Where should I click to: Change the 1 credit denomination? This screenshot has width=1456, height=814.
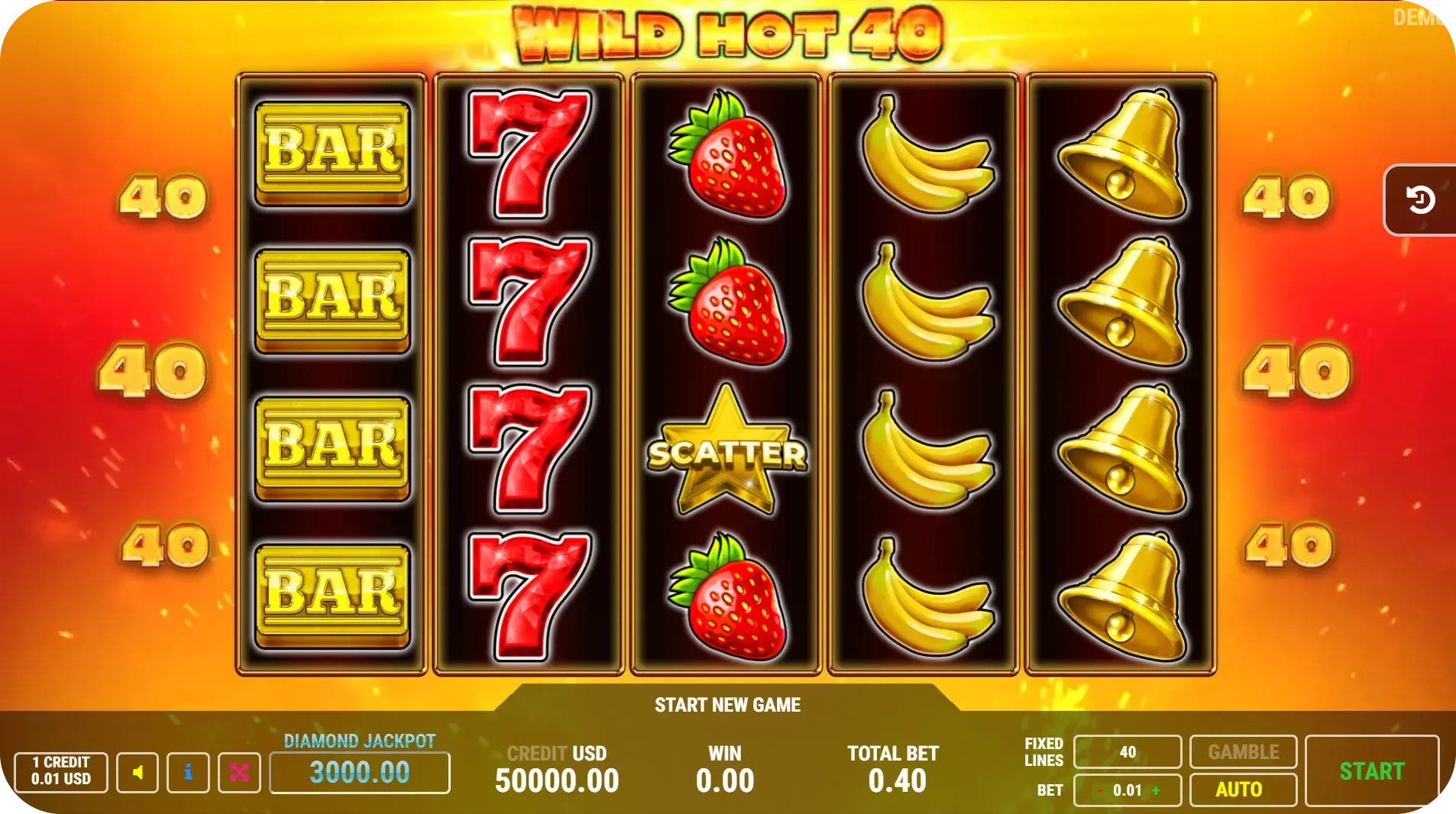coord(61,771)
